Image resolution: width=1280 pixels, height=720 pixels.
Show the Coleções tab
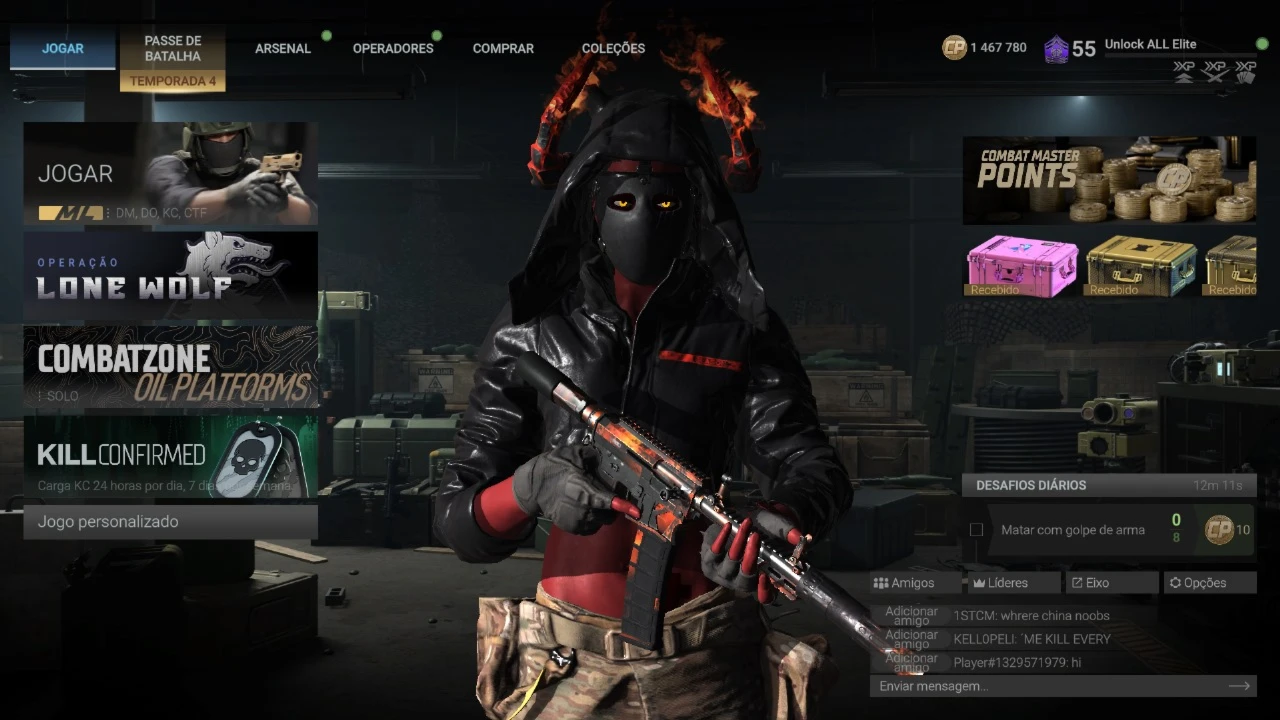tap(613, 48)
